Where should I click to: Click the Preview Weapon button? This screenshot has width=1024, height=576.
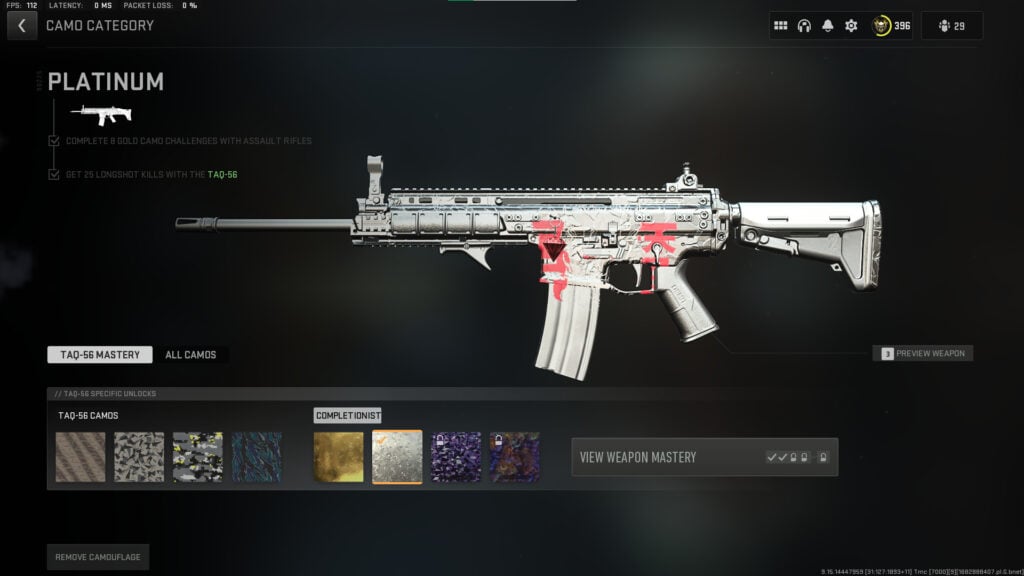tap(922, 353)
